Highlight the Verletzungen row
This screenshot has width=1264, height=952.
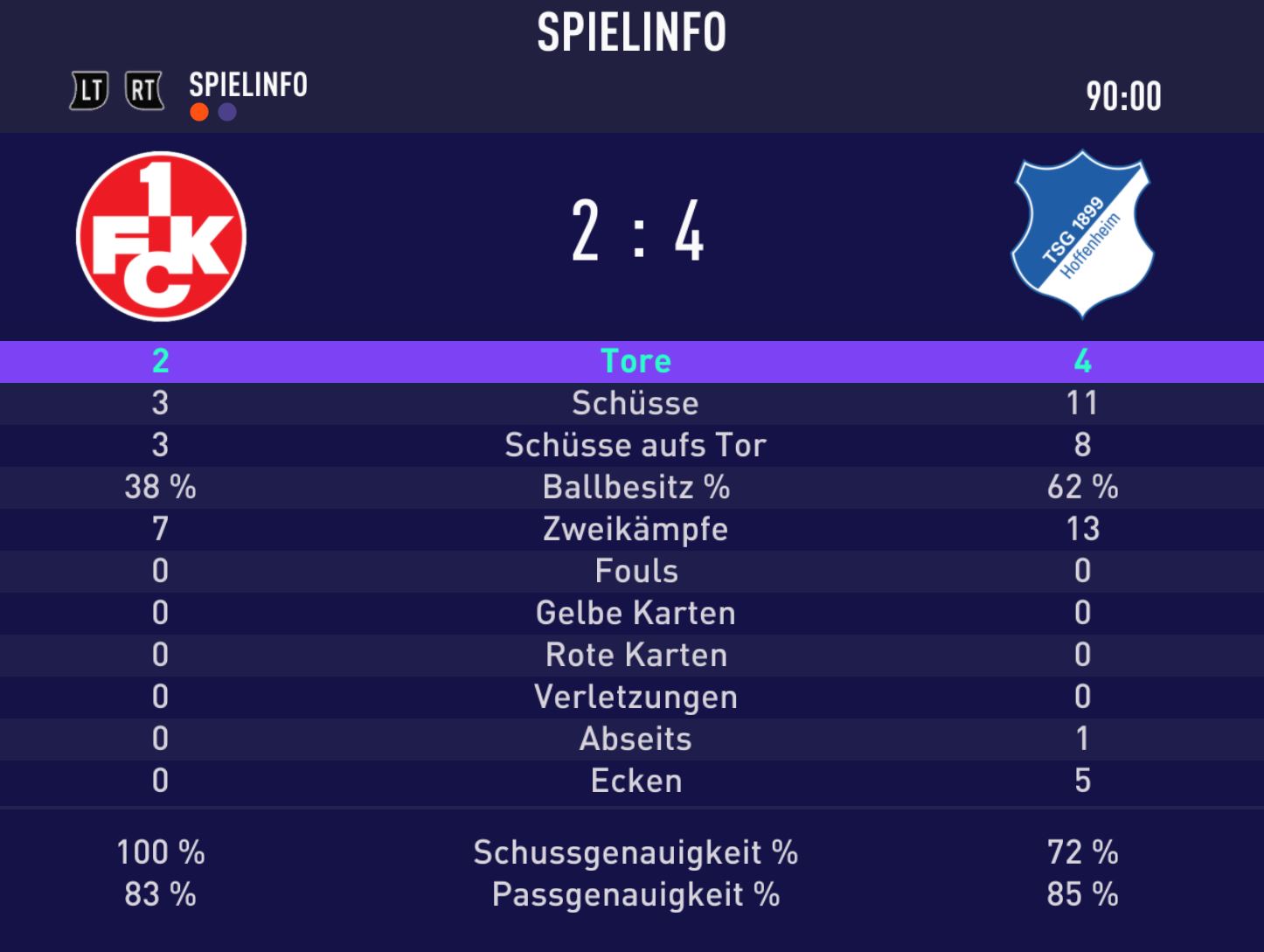click(x=635, y=697)
